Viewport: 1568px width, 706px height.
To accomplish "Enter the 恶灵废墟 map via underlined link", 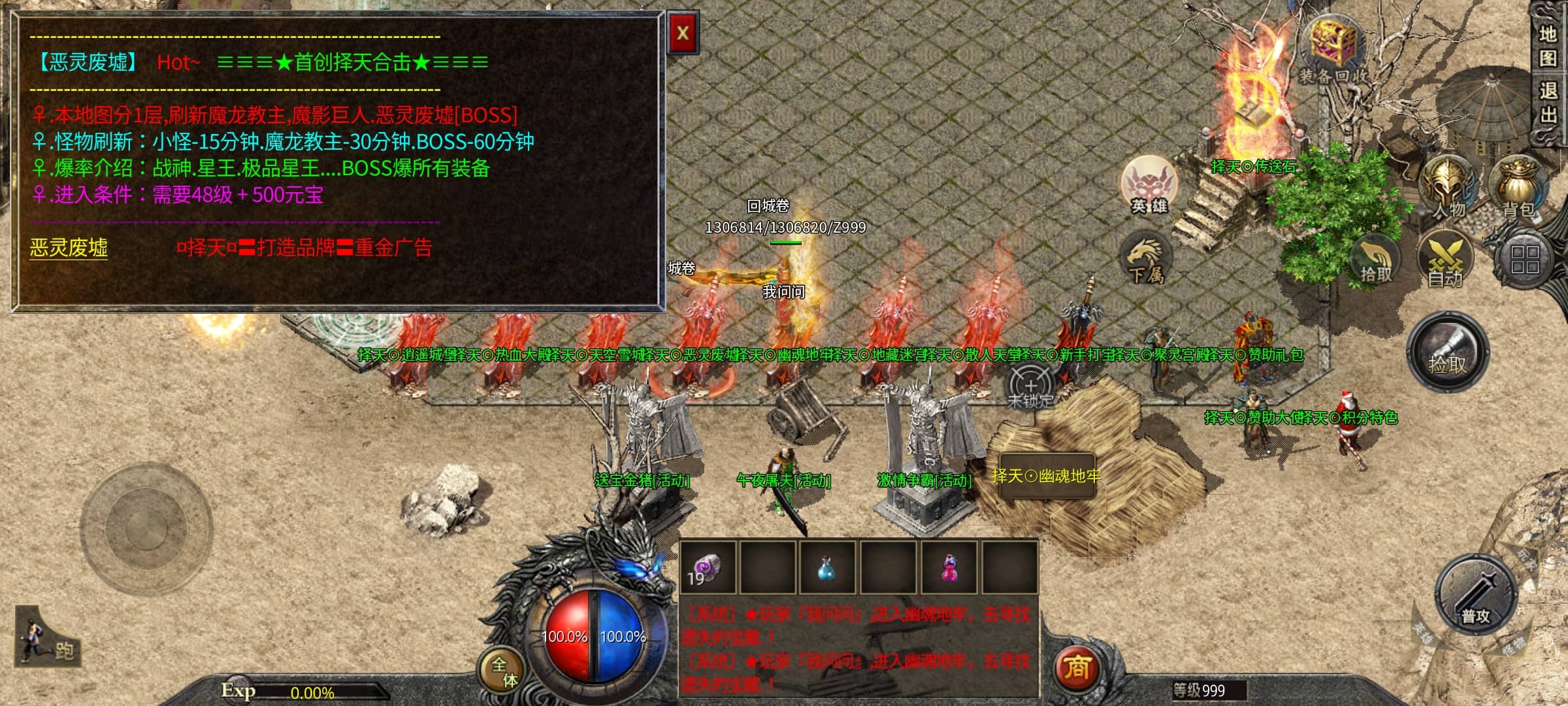I will point(69,248).
